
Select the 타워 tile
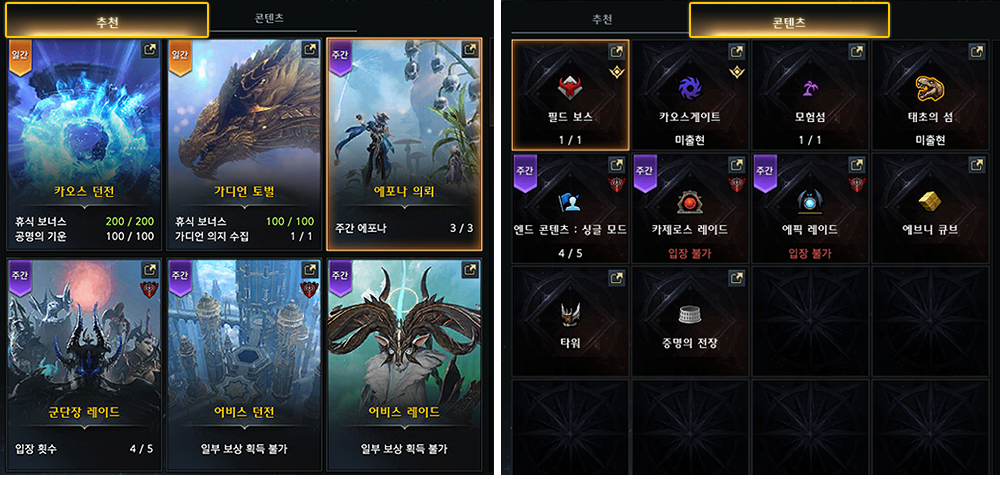coord(570,320)
